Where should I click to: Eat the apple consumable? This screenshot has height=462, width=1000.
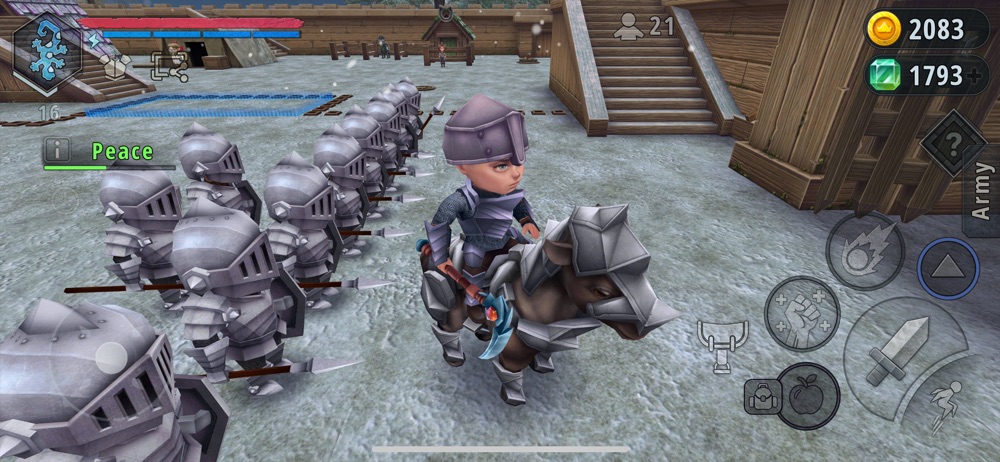(x=806, y=394)
